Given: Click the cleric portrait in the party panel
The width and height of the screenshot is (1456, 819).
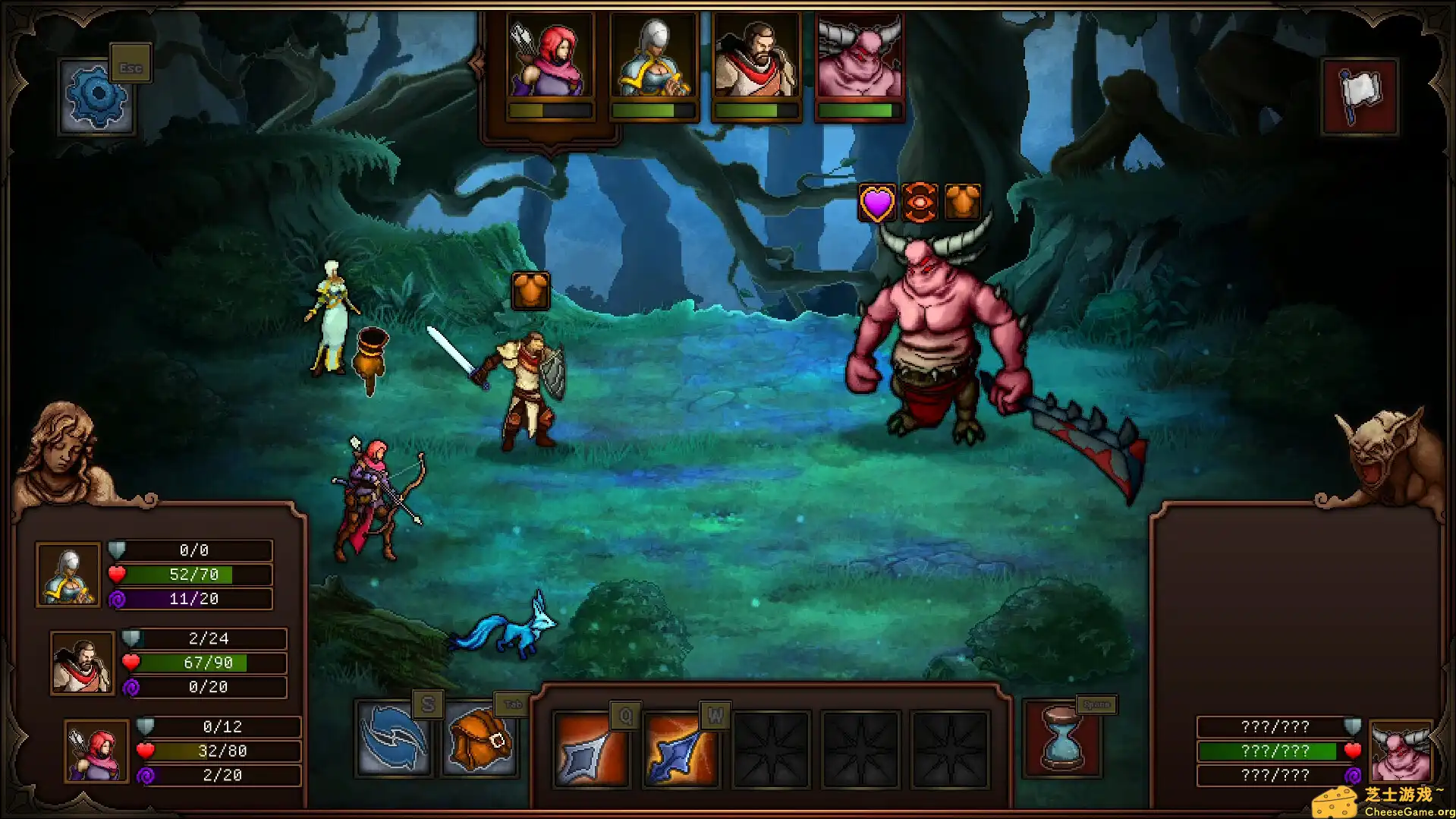Looking at the screenshot, I should pos(68,575).
